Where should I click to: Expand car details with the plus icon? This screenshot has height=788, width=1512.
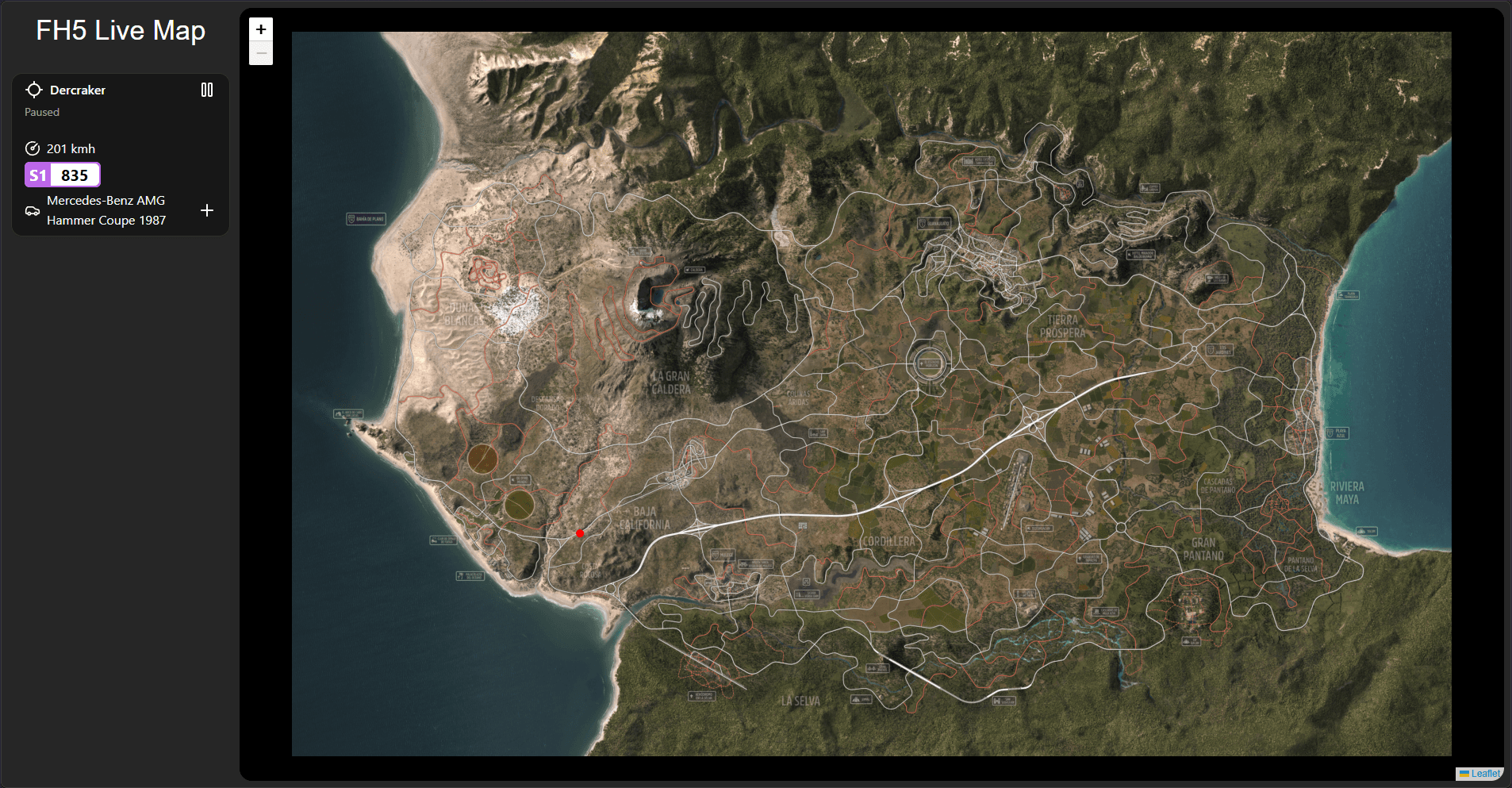click(207, 210)
